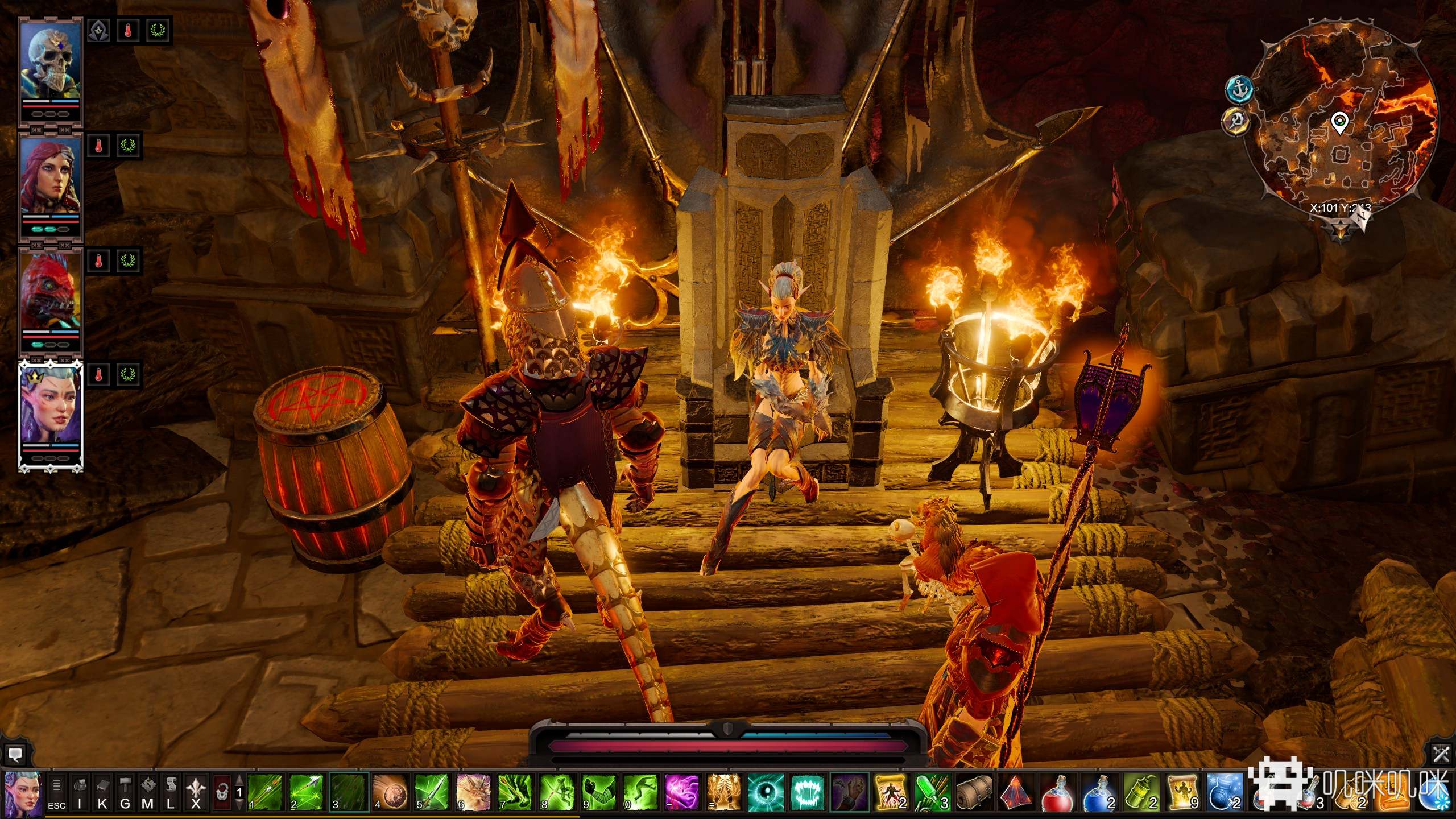Open the journal scroll icon
The width and height of the screenshot is (1456, 819).
(171, 792)
